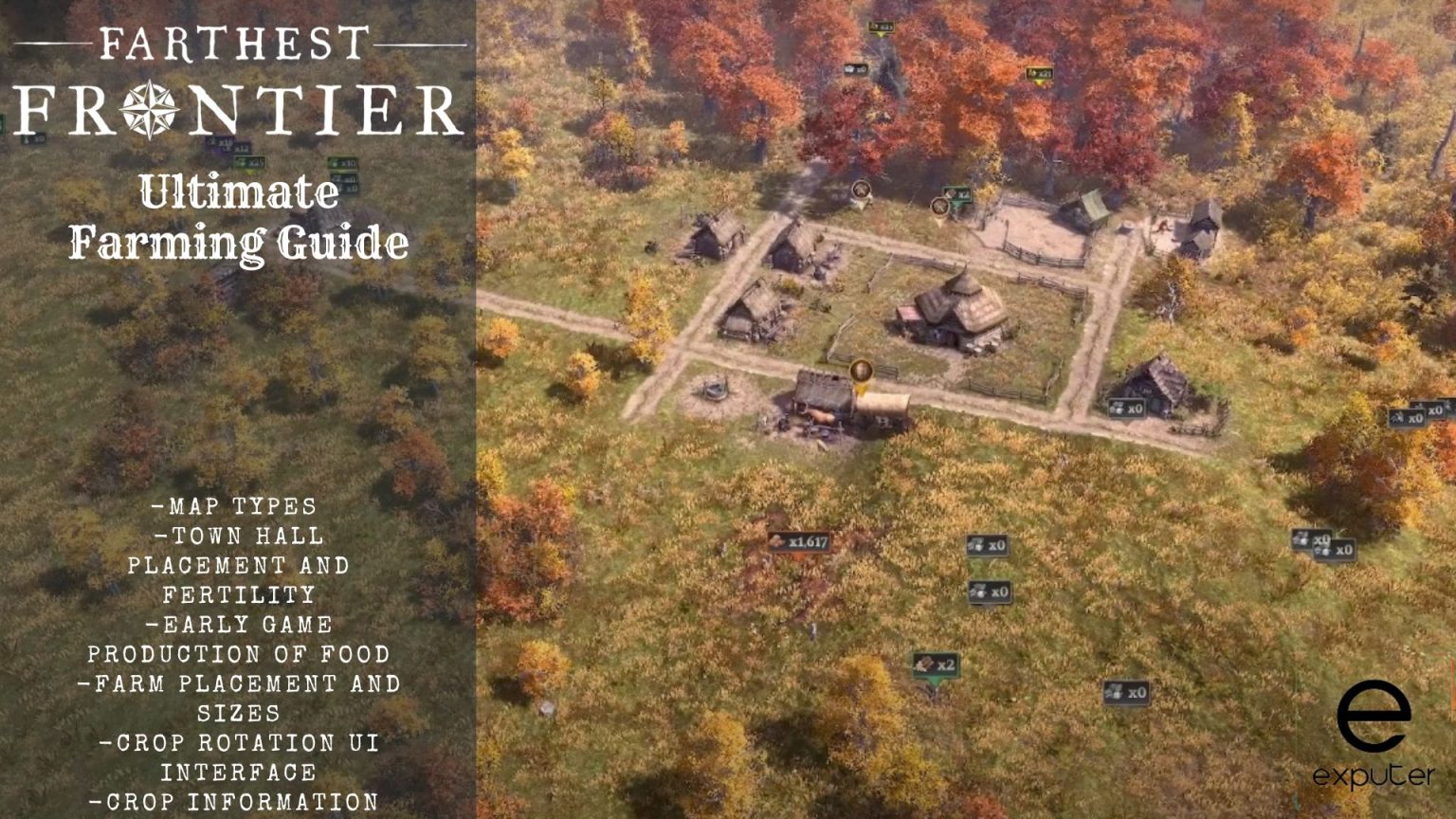This screenshot has width=1456, height=819.
Task: Select the green x2 forage marker in the meadow
Action: pos(935,664)
